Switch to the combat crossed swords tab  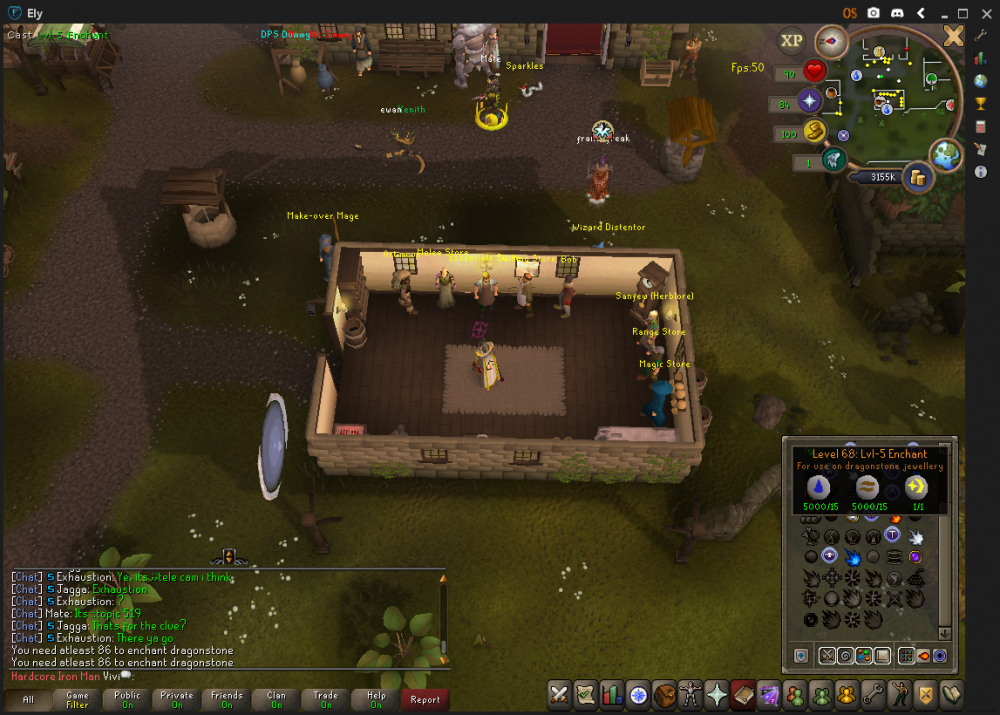point(560,693)
